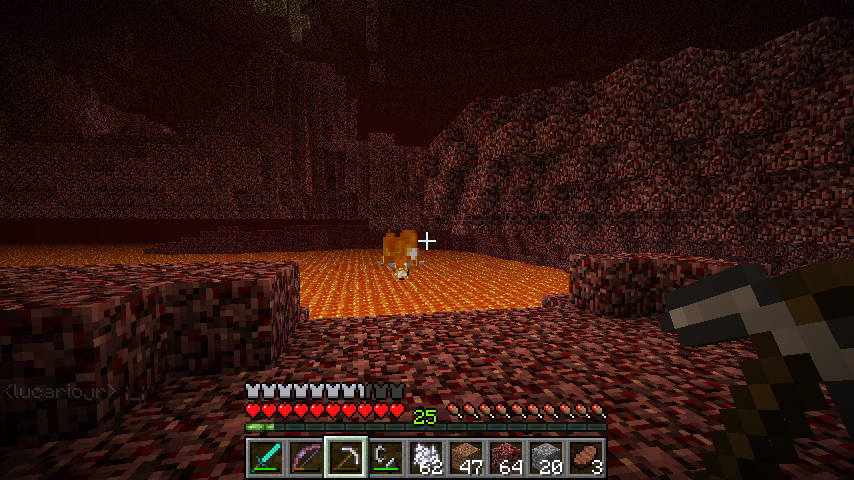Viewport: 854px width, 480px height.
Task: Select the diamond sword hotbar slot
Action: tap(266, 457)
